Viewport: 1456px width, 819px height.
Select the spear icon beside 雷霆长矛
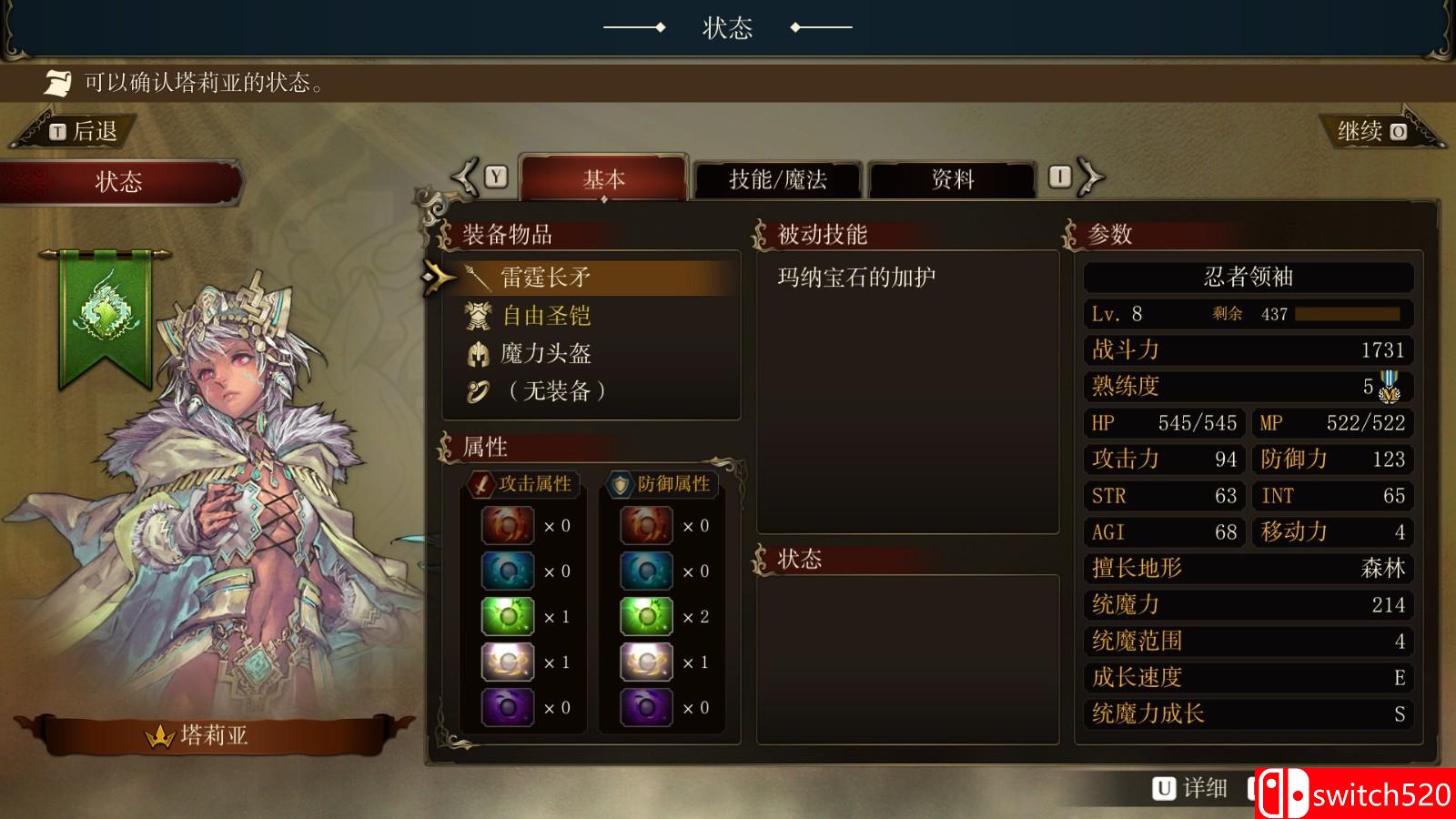[x=477, y=277]
